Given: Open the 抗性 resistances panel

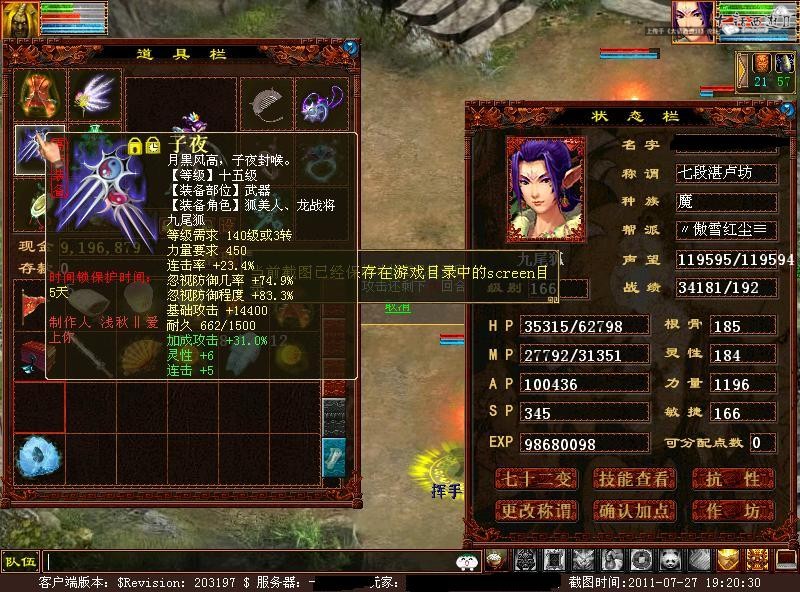Looking at the screenshot, I should click(734, 479).
